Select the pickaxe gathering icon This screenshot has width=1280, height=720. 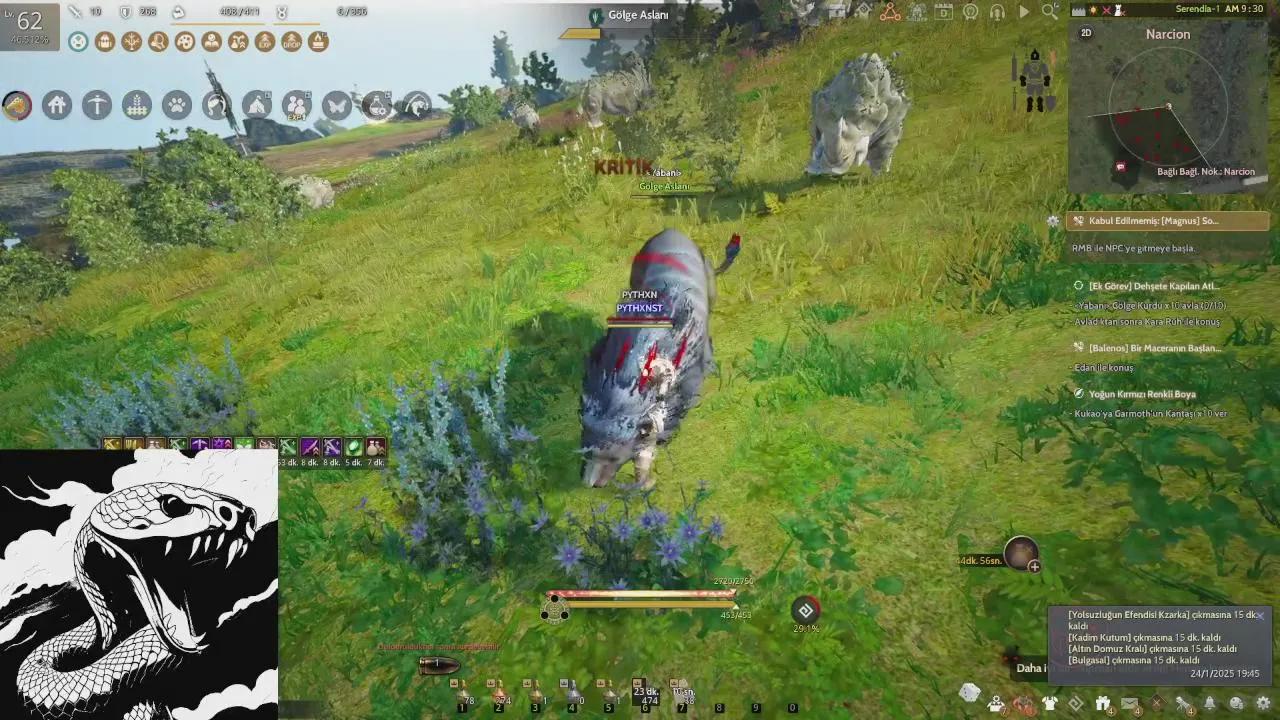click(97, 105)
